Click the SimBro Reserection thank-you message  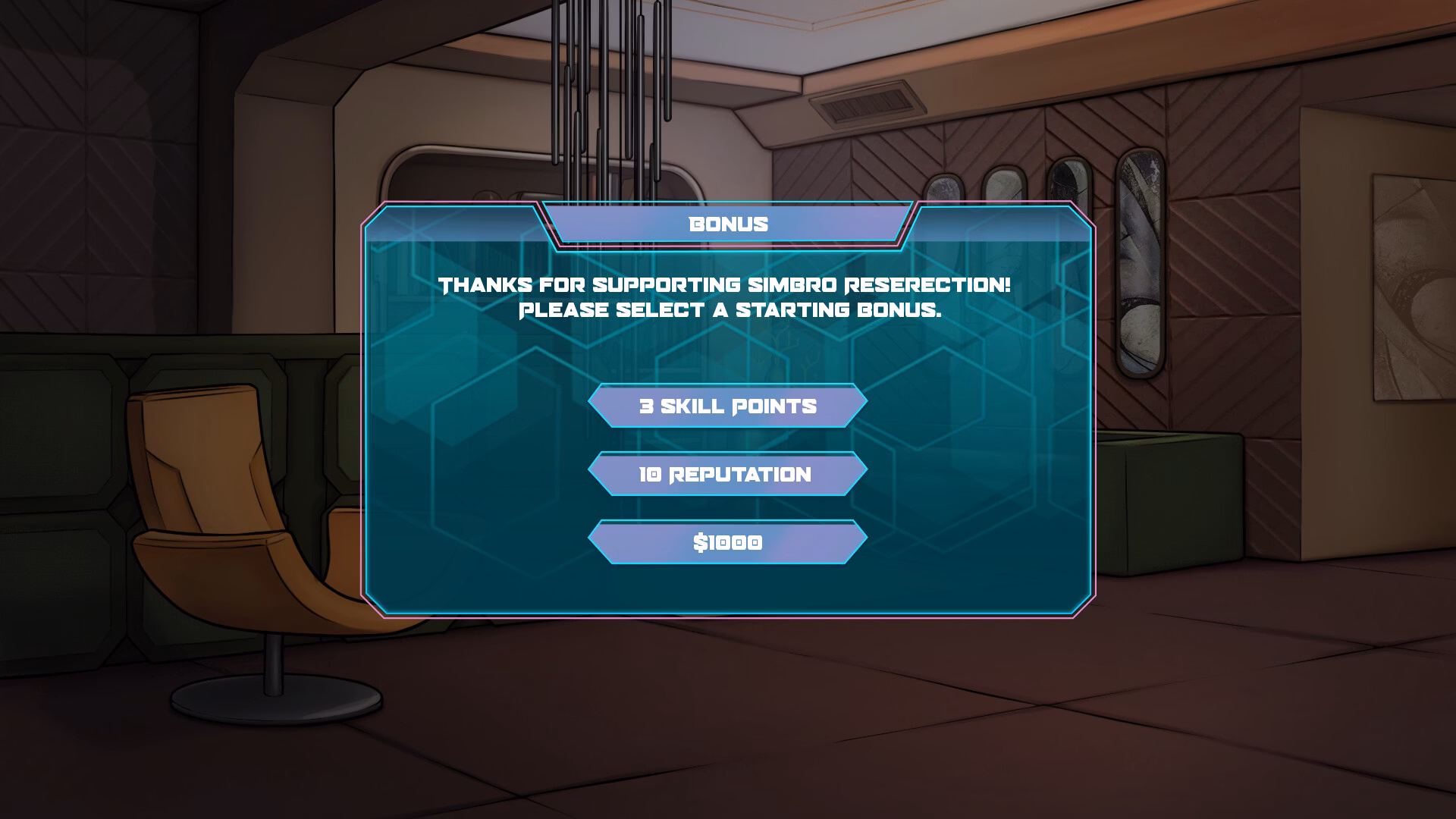click(724, 286)
